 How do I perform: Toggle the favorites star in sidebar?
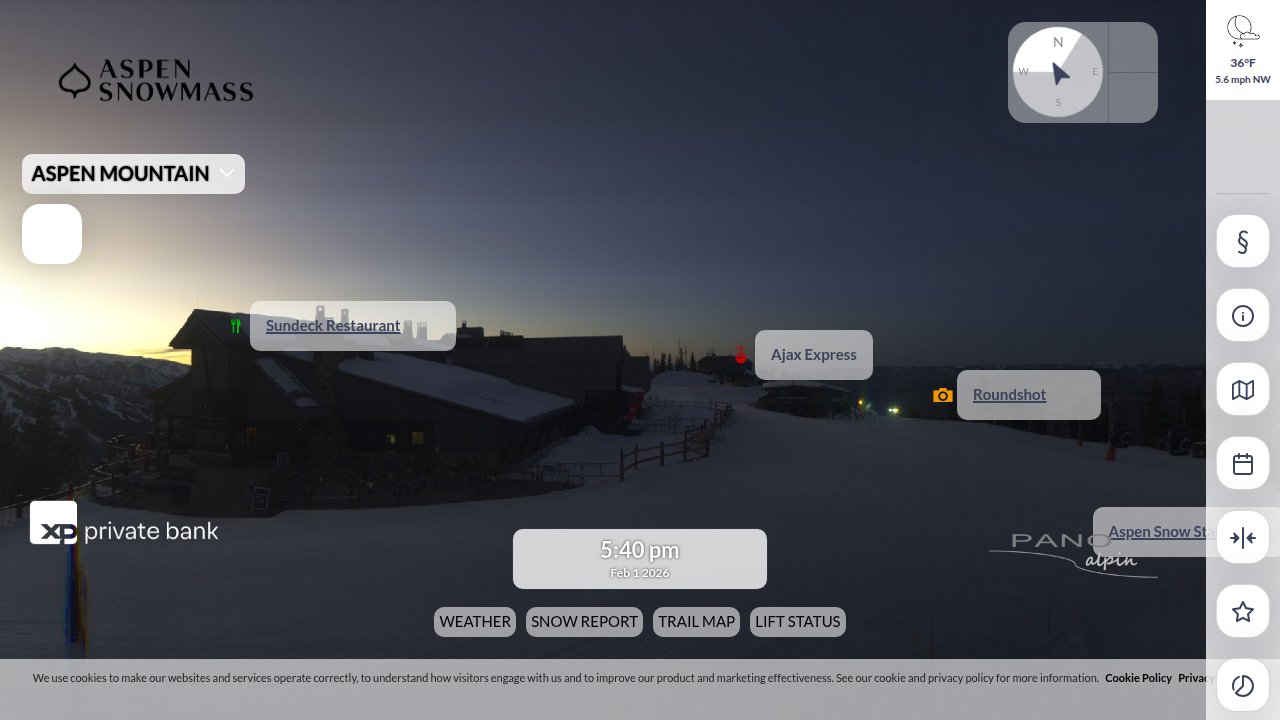tap(1243, 611)
